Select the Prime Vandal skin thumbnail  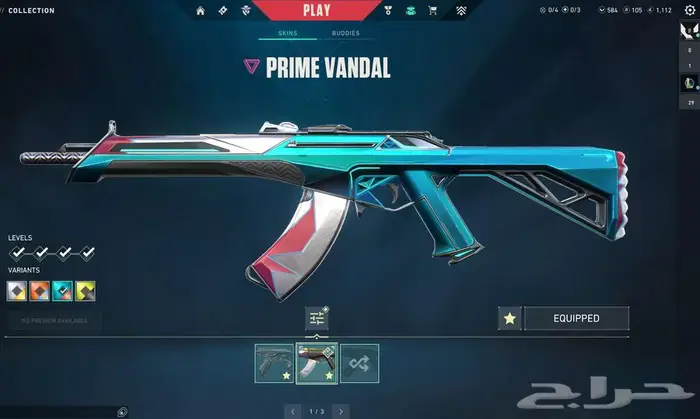click(x=317, y=363)
